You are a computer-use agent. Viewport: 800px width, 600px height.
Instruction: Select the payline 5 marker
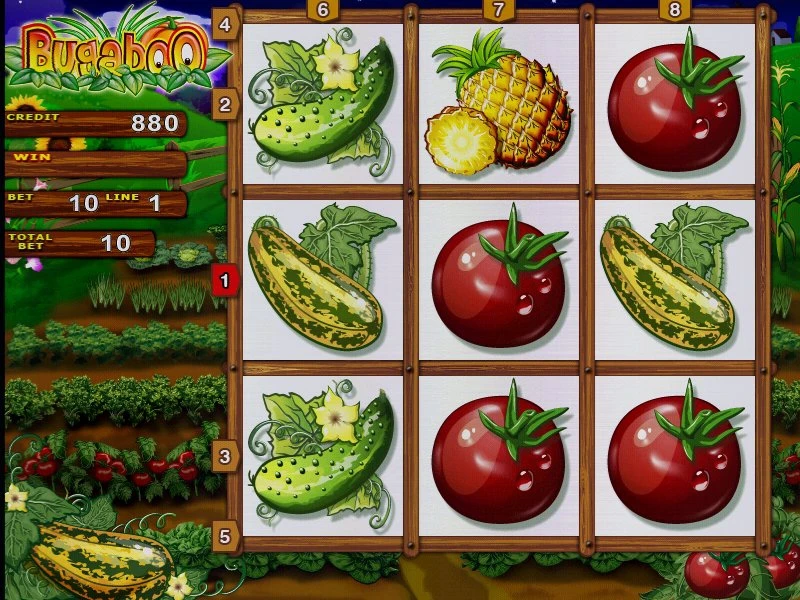tap(224, 537)
